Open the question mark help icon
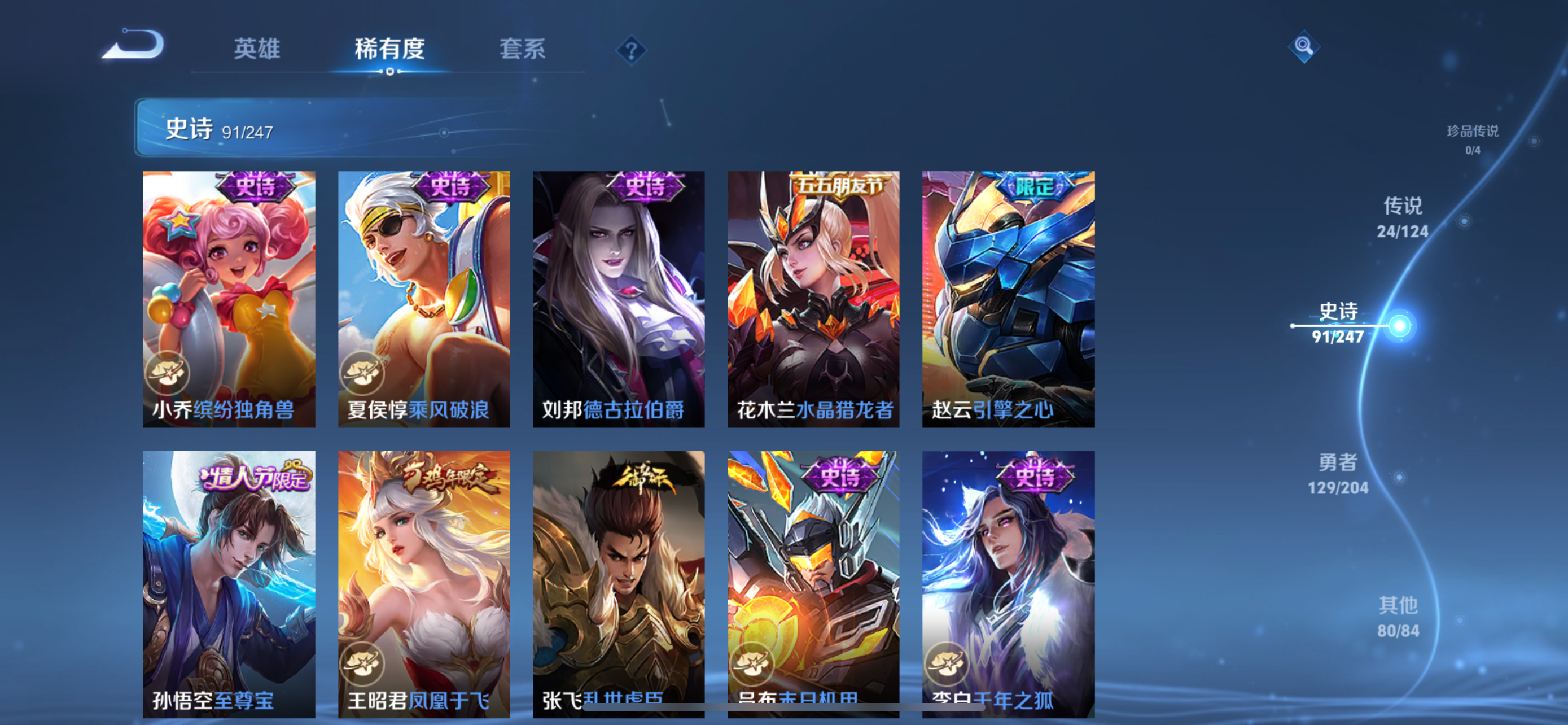The width and height of the screenshot is (1568, 725). (x=630, y=49)
